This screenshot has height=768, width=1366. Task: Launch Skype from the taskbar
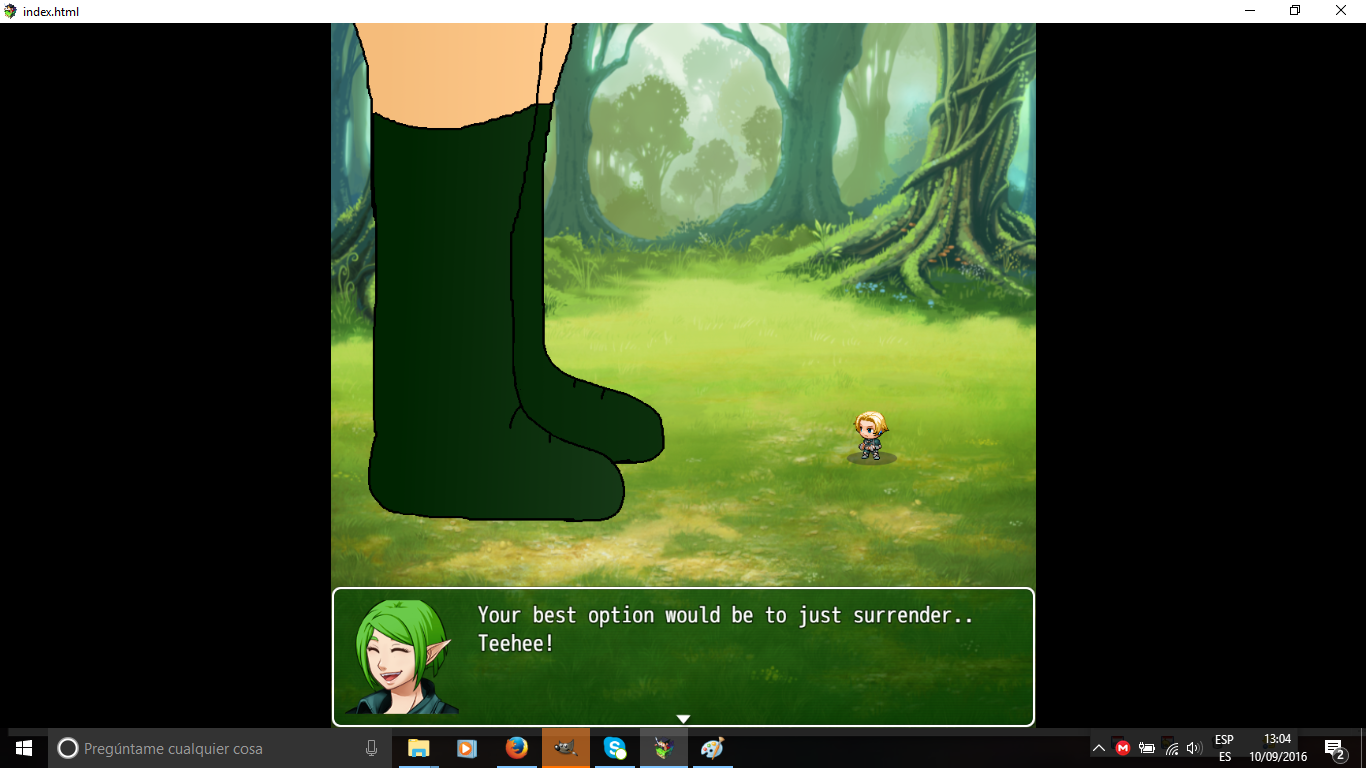tap(614, 748)
